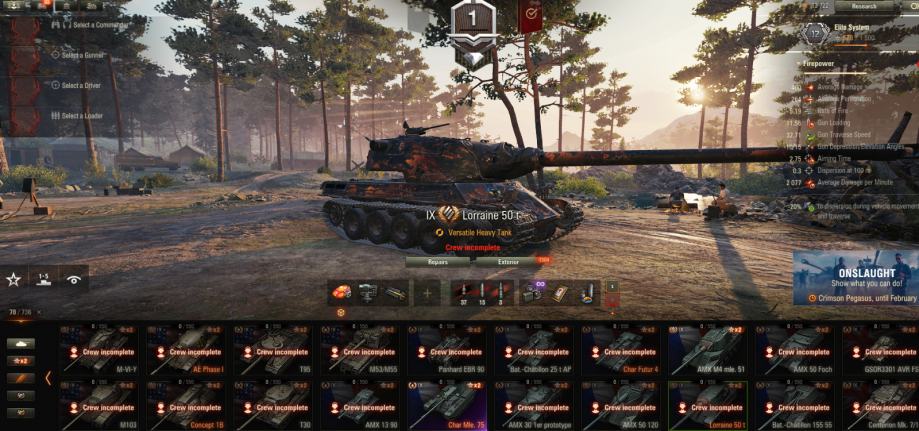
Task: Select the AMX M4 mle. 51 tank
Action: coord(709,349)
